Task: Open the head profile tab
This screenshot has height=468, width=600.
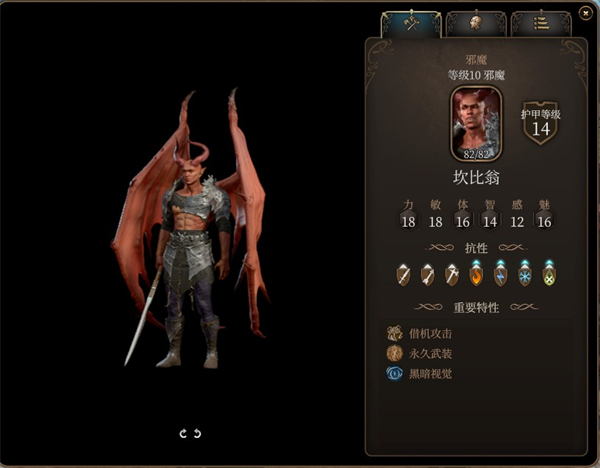Action: click(475, 23)
